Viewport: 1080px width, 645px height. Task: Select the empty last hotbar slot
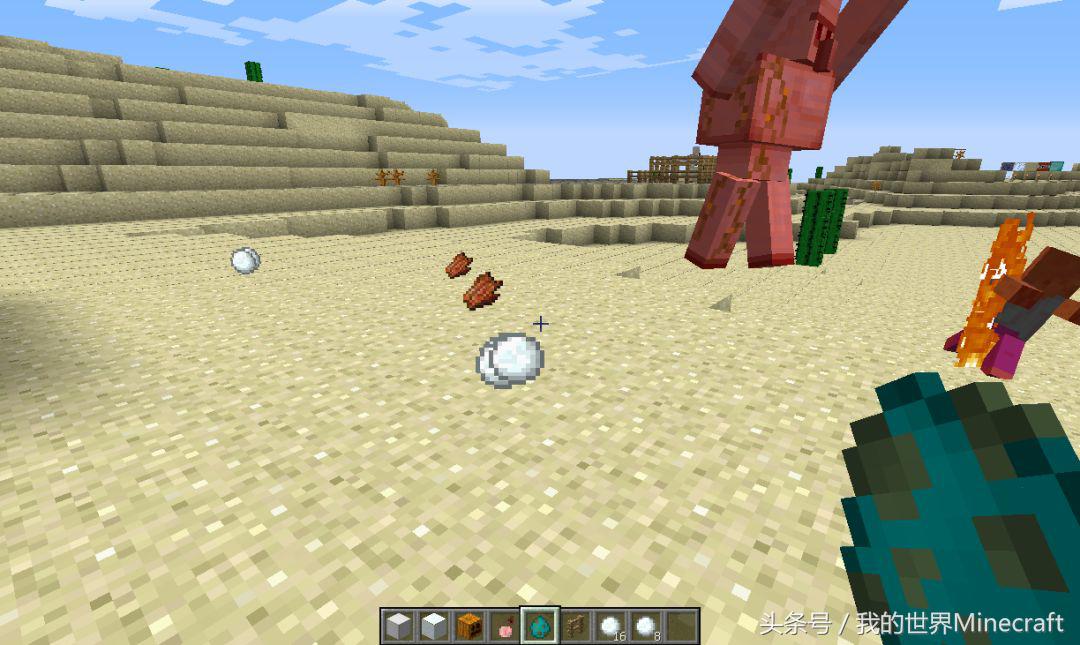pyautogui.click(x=680, y=627)
